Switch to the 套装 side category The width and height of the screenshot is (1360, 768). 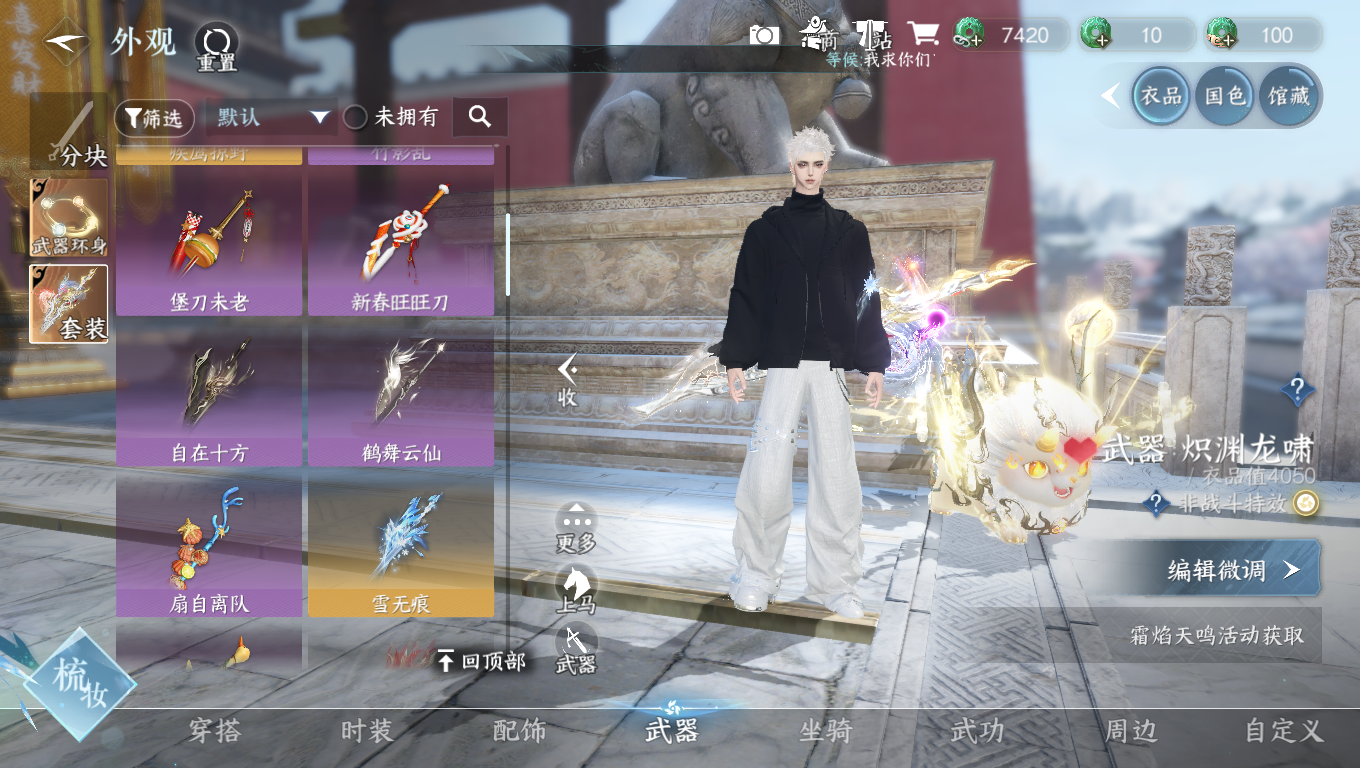click(x=69, y=304)
